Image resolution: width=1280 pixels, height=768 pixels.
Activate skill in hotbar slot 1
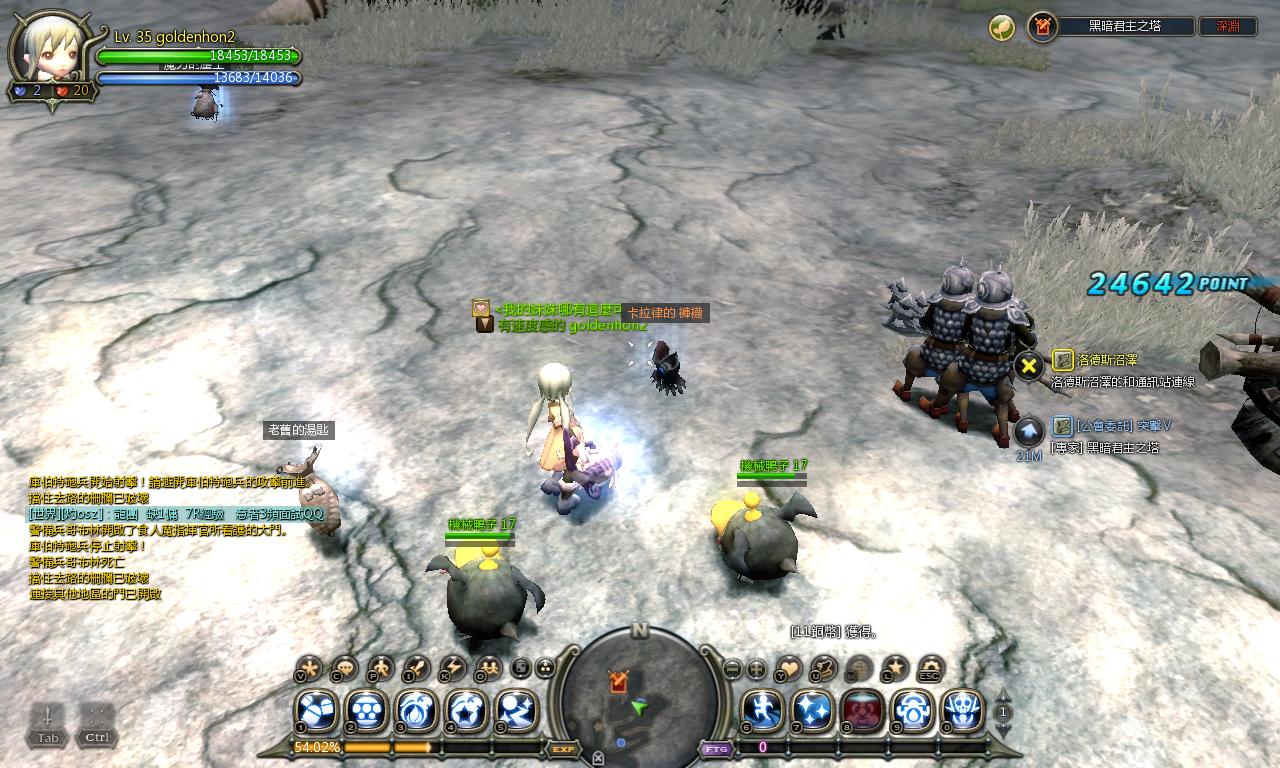(x=316, y=711)
